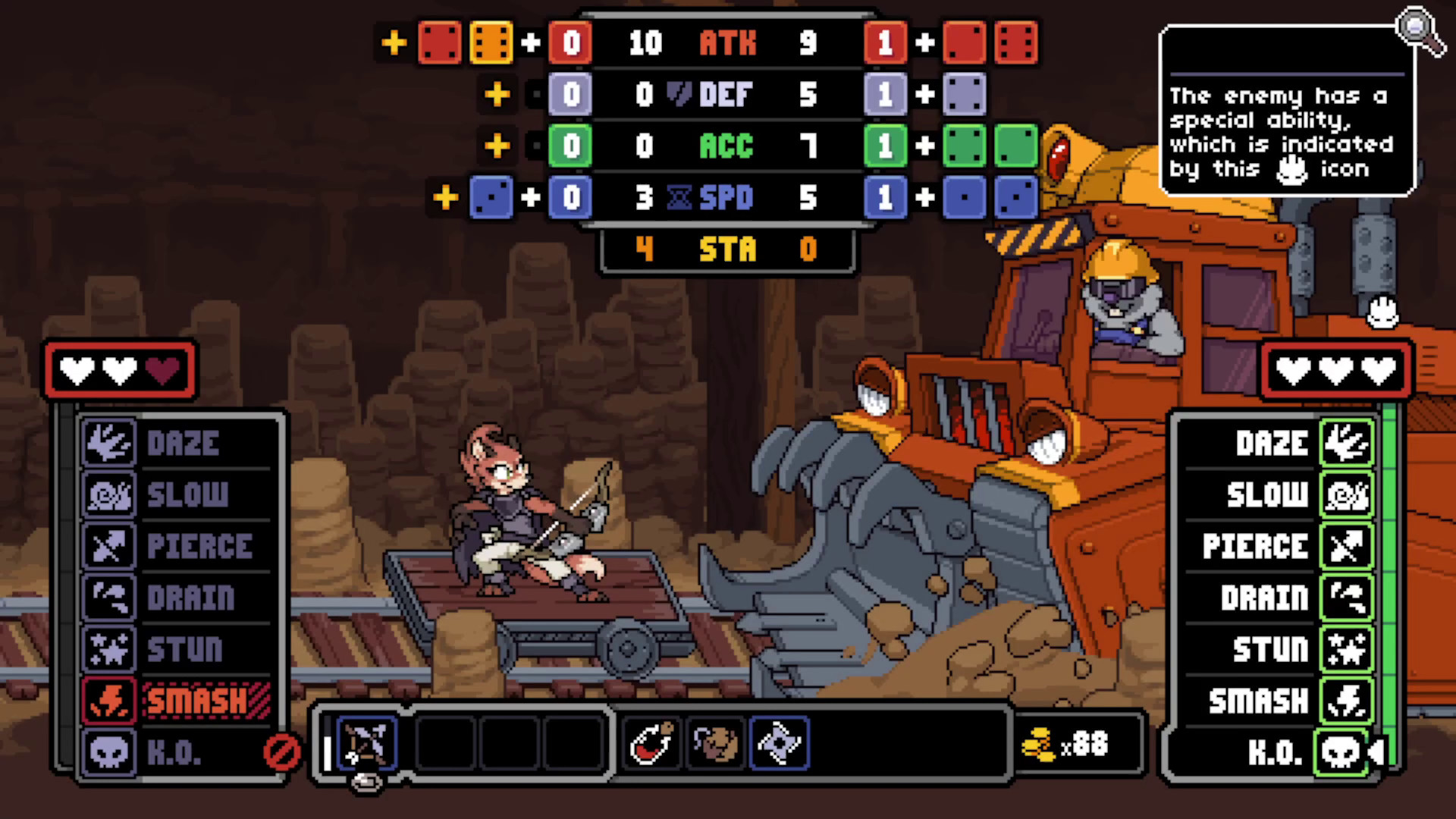This screenshot has height=819, width=1456.
Task: Click the PIERCE arrow icon on the left panel
Action: 108,547
